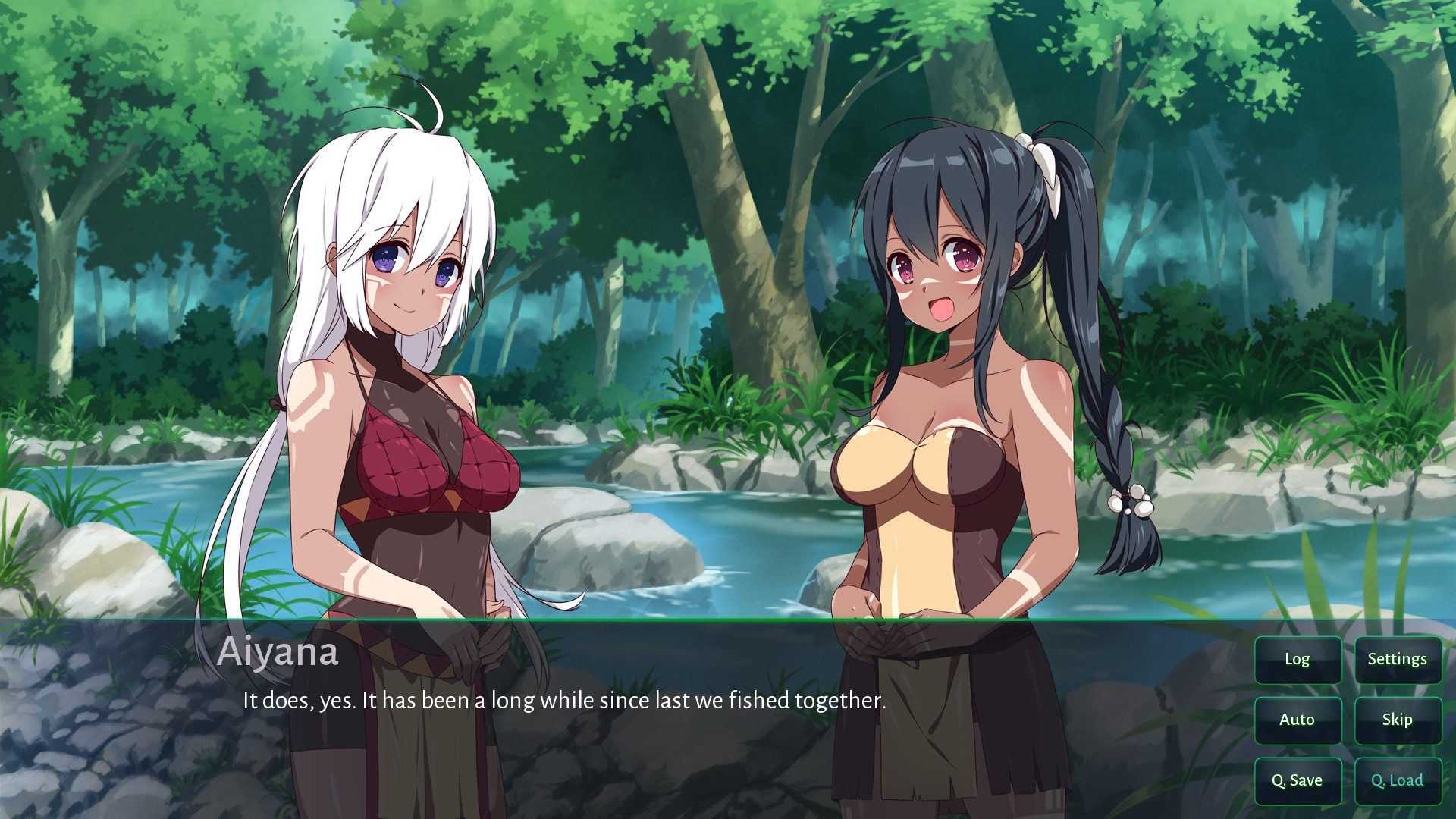This screenshot has width=1456, height=819.
Task: Quick load using the Q. Load button
Action: (x=1397, y=780)
